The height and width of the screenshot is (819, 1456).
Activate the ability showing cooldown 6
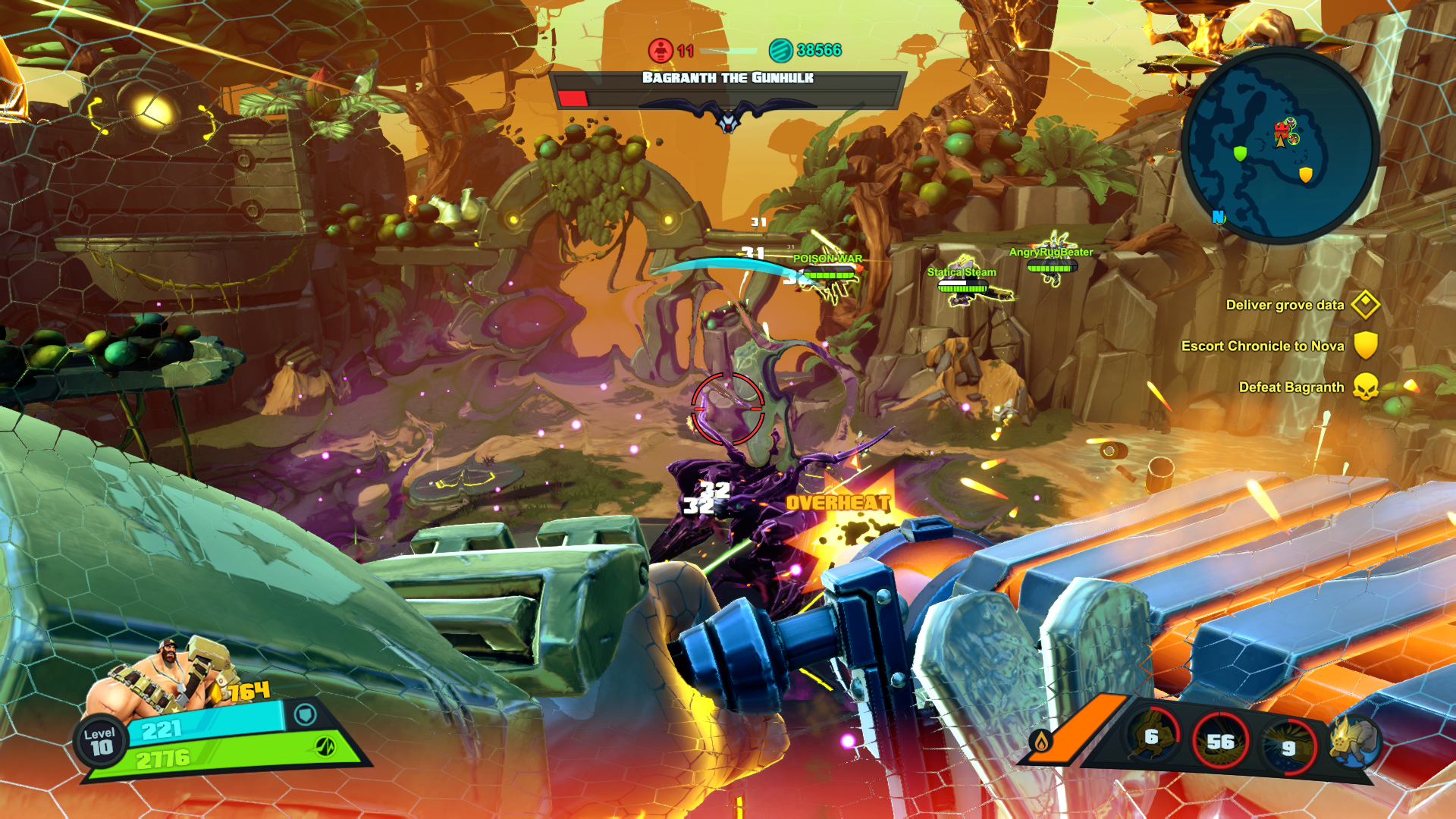pyautogui.click(x=1152, y=737)
